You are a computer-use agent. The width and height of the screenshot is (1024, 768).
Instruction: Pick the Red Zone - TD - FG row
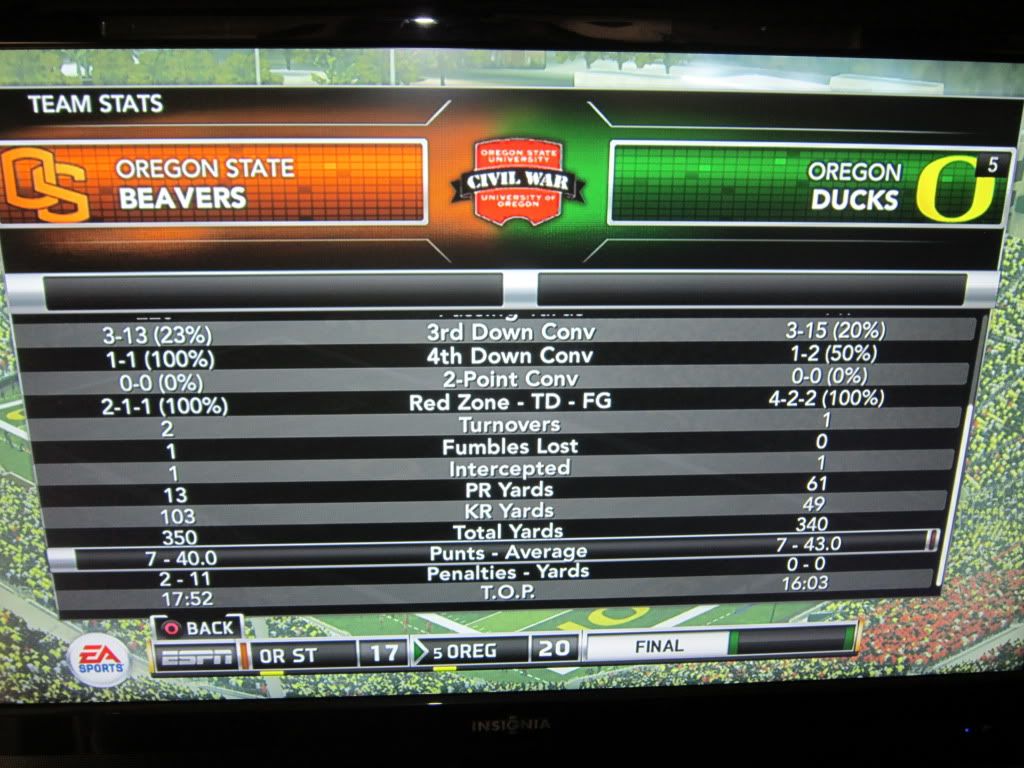tap(510, 403)
